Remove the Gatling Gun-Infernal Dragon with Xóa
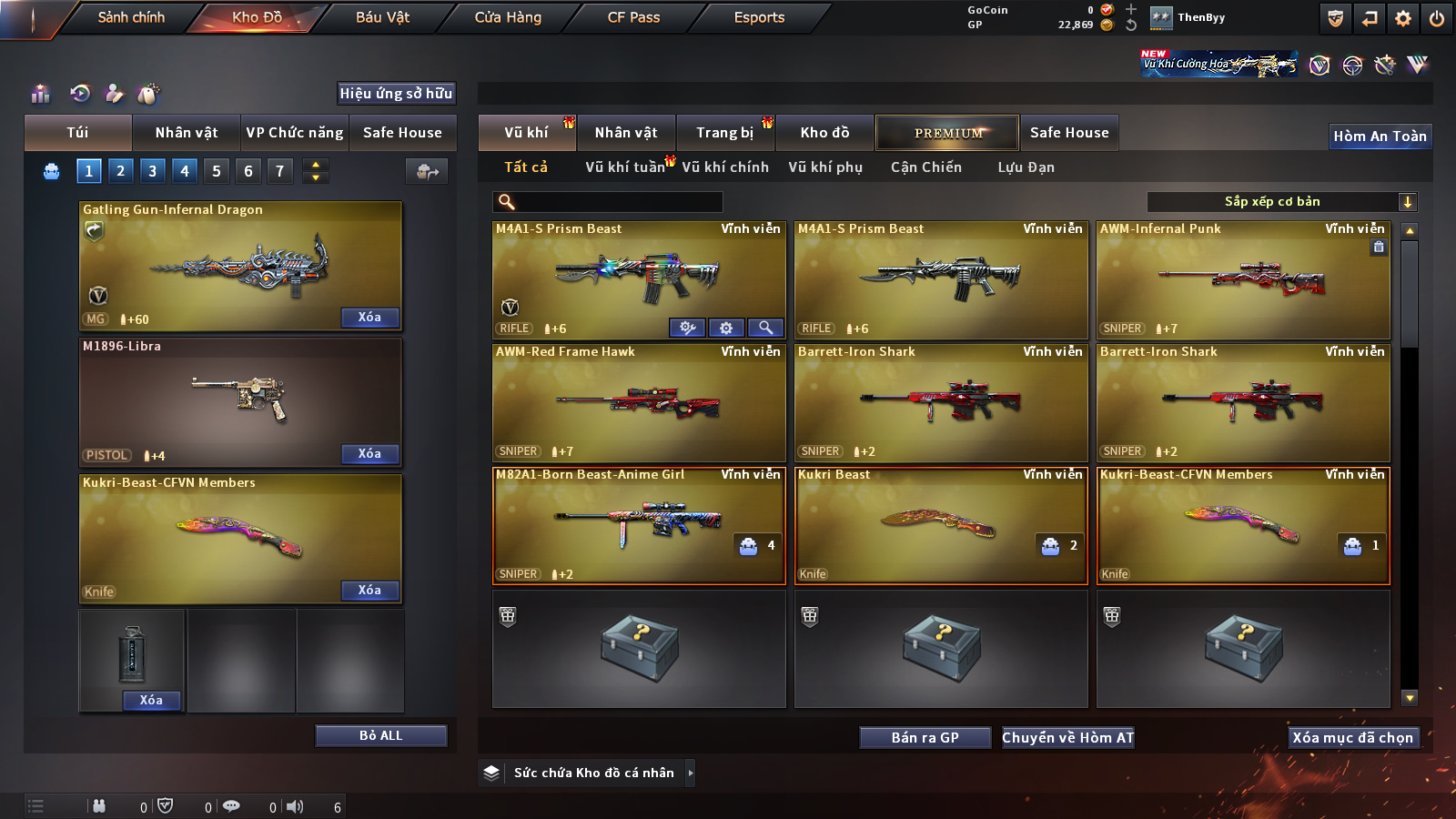 pyautogui.click(x=369, y=318)
